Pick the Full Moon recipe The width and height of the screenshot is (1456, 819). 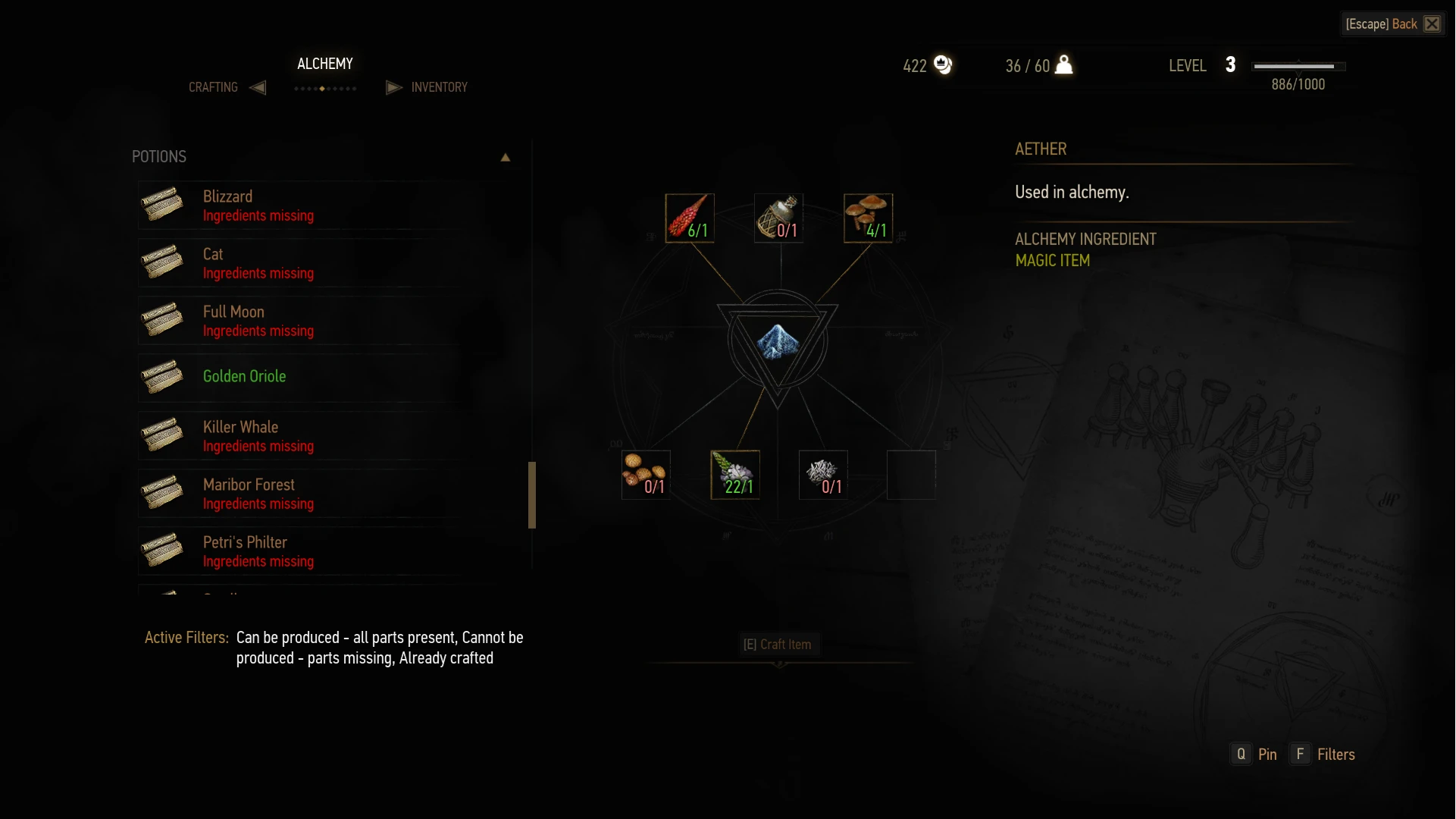303,321
